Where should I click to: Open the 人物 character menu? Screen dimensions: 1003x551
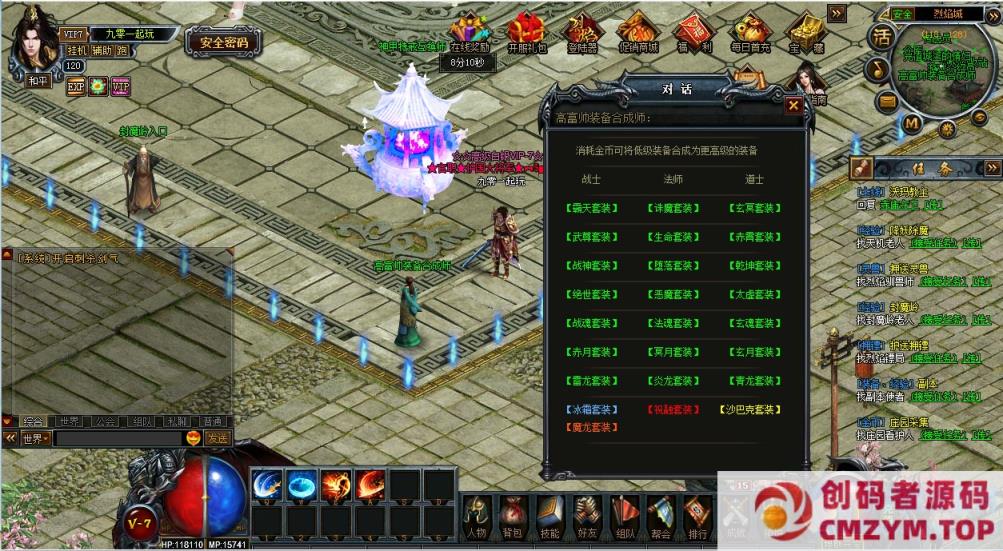coord(477,514)
